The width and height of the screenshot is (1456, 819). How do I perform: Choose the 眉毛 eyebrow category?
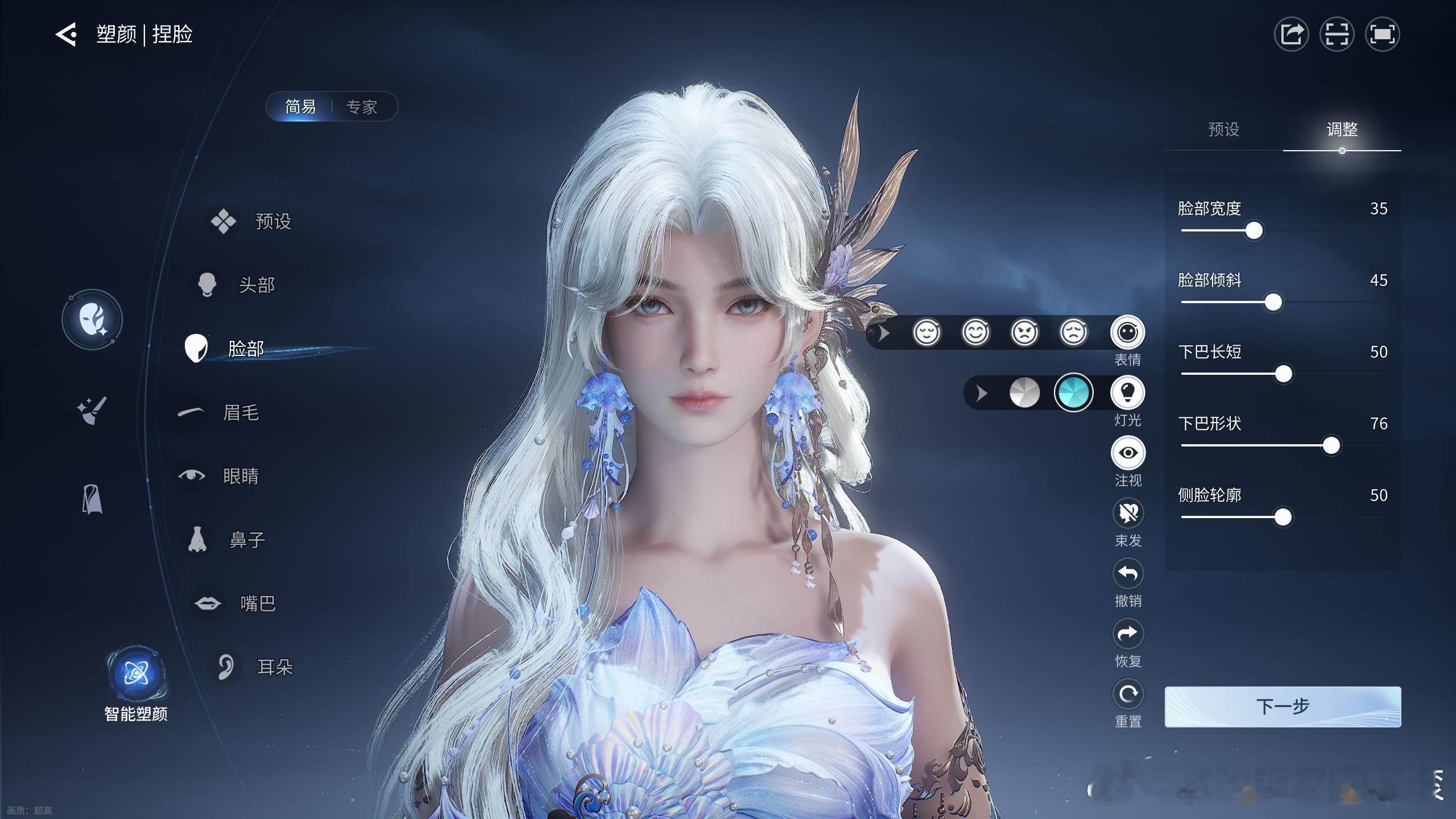(240, 412)
